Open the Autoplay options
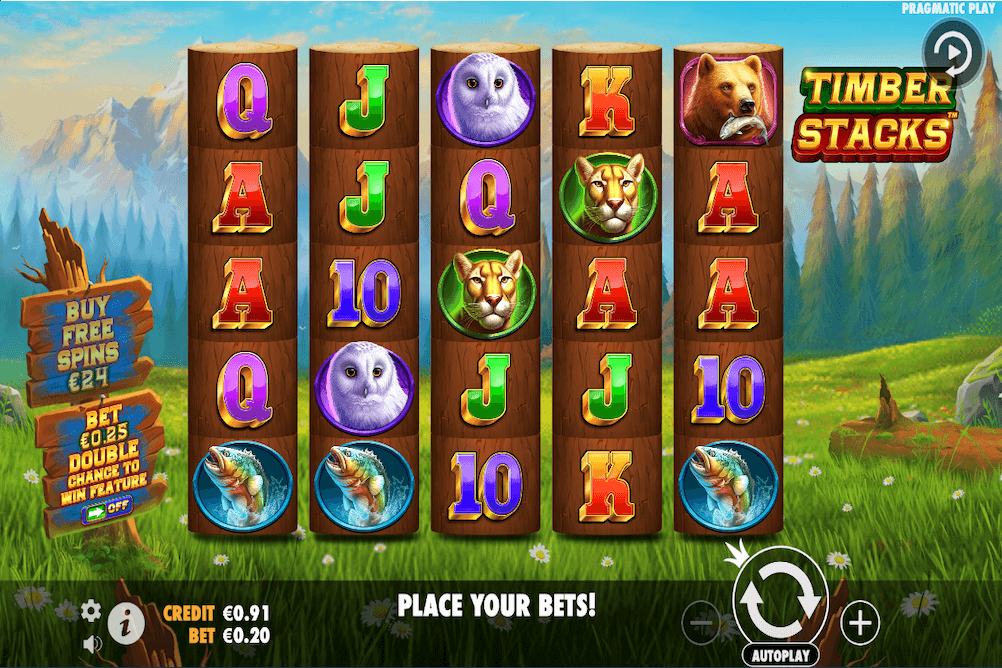This screenshot has width=1002, height=668. coord(780,655)
